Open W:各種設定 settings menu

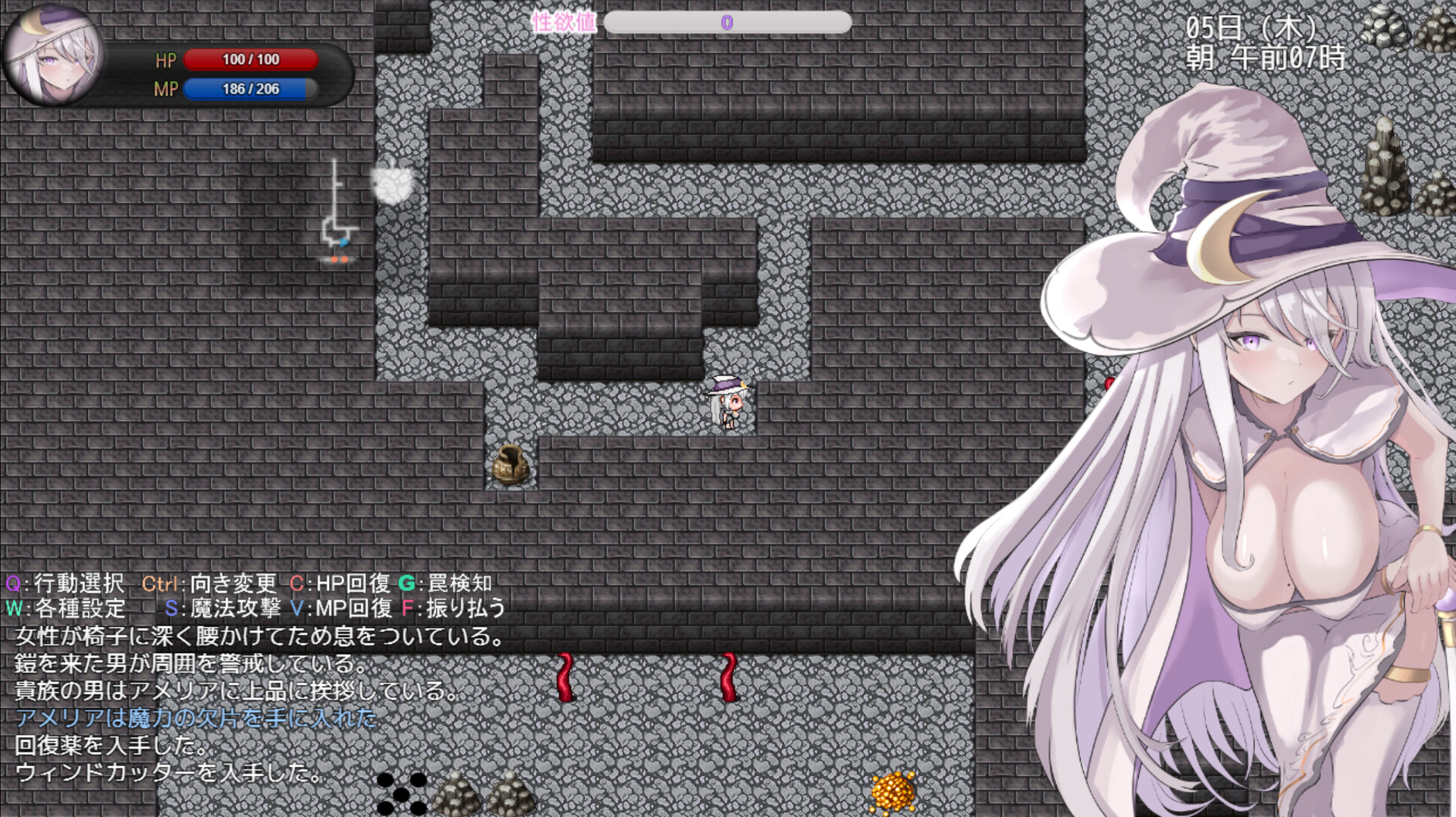[x=67, y=608]
